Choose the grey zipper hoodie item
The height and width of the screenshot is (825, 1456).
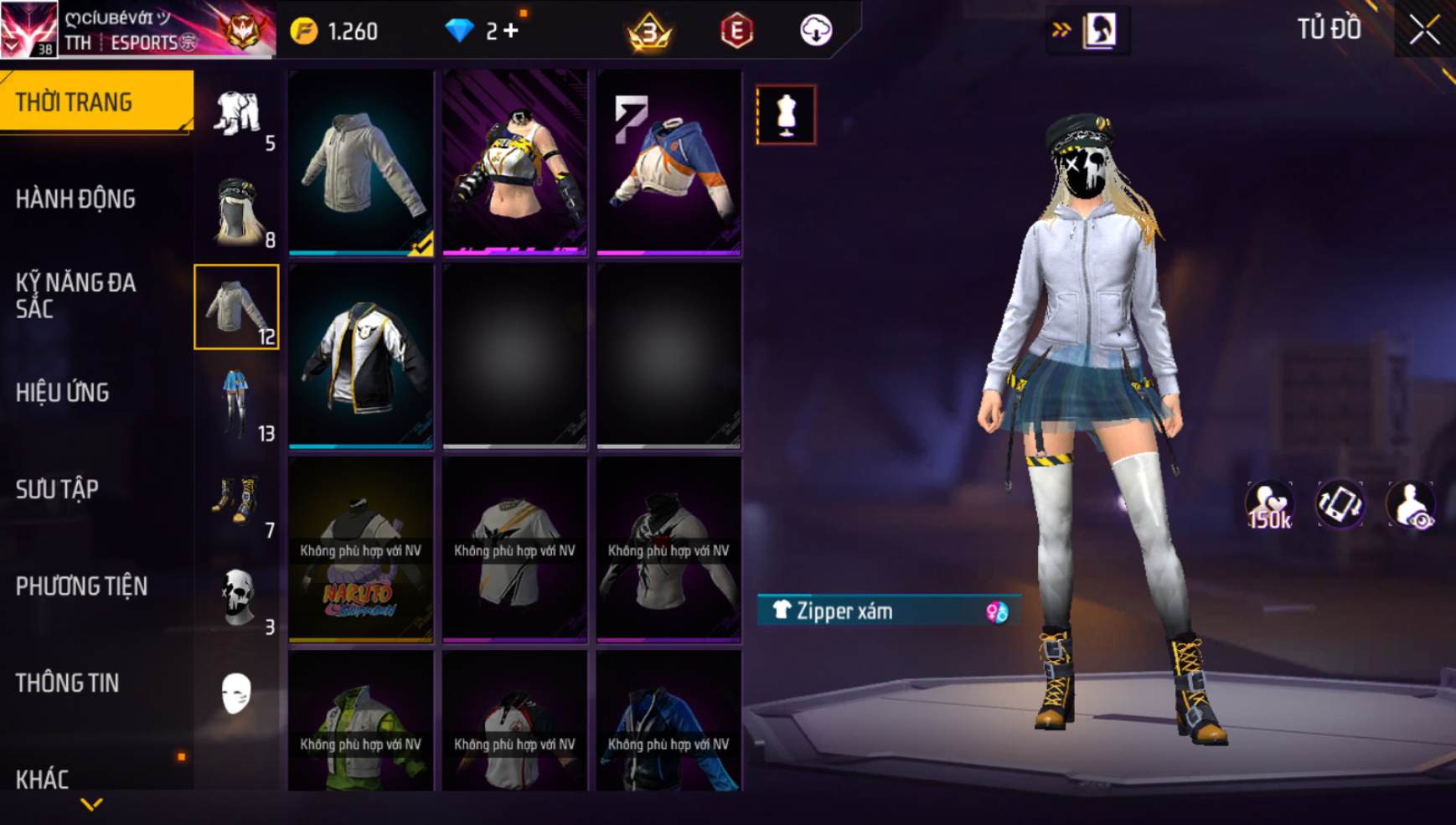361,162
